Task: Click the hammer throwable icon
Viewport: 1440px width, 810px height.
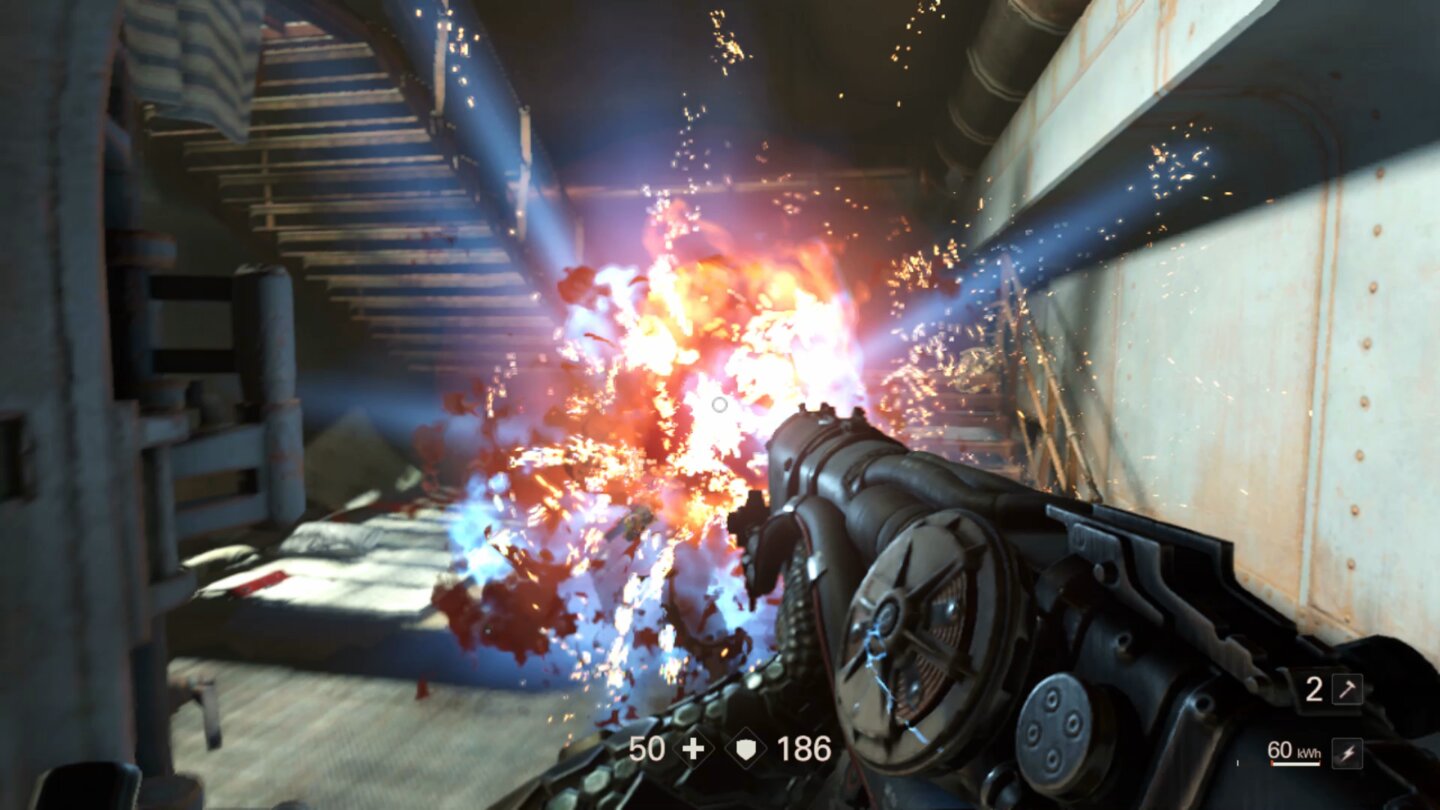Action: pyautogui.click(x=1348, y=689)
